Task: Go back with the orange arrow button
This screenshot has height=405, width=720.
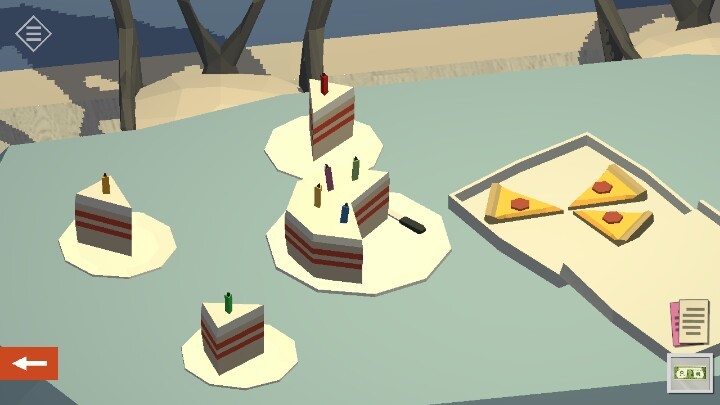Action: (x=29, y=363)
